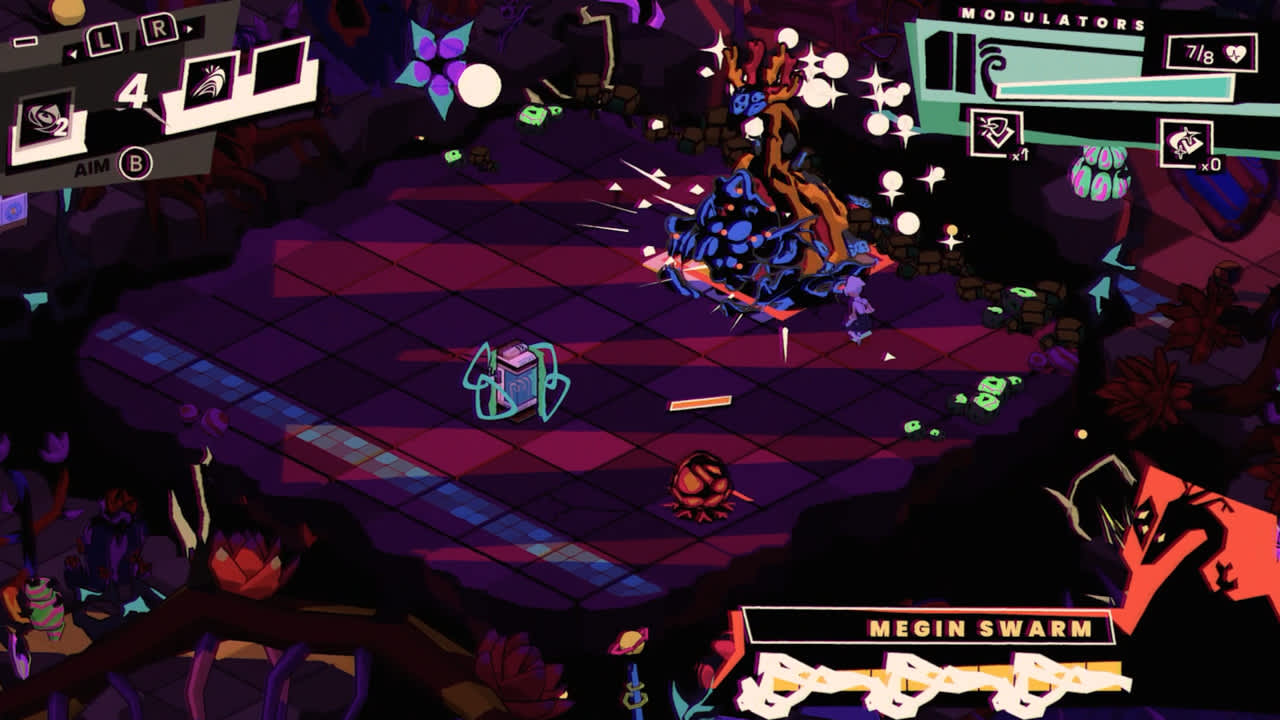Select the spiral ability card icon
The height and width of the screenshot is (720, 1280).
click(42, 117)
